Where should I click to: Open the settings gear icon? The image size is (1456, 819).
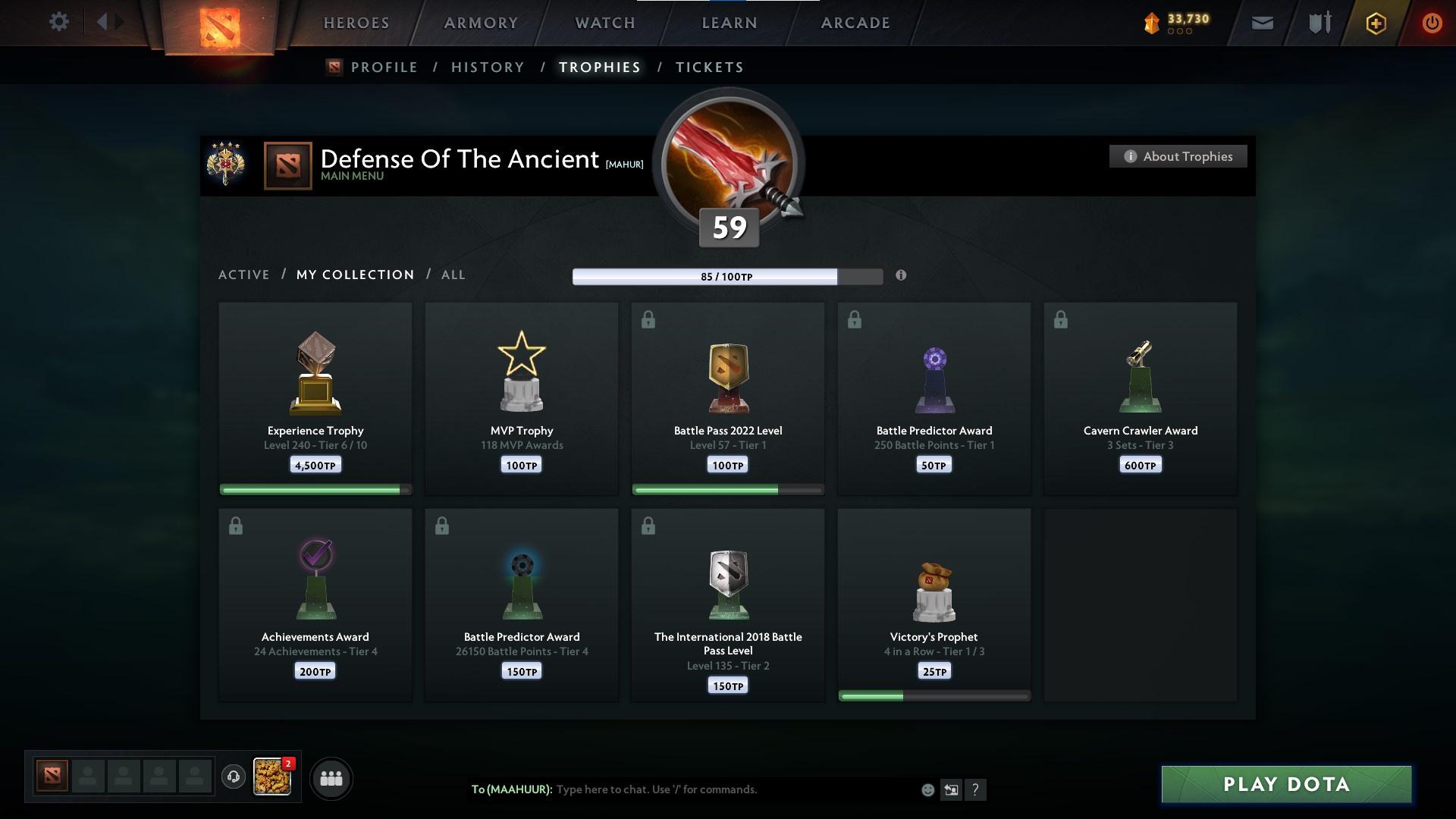59,21
